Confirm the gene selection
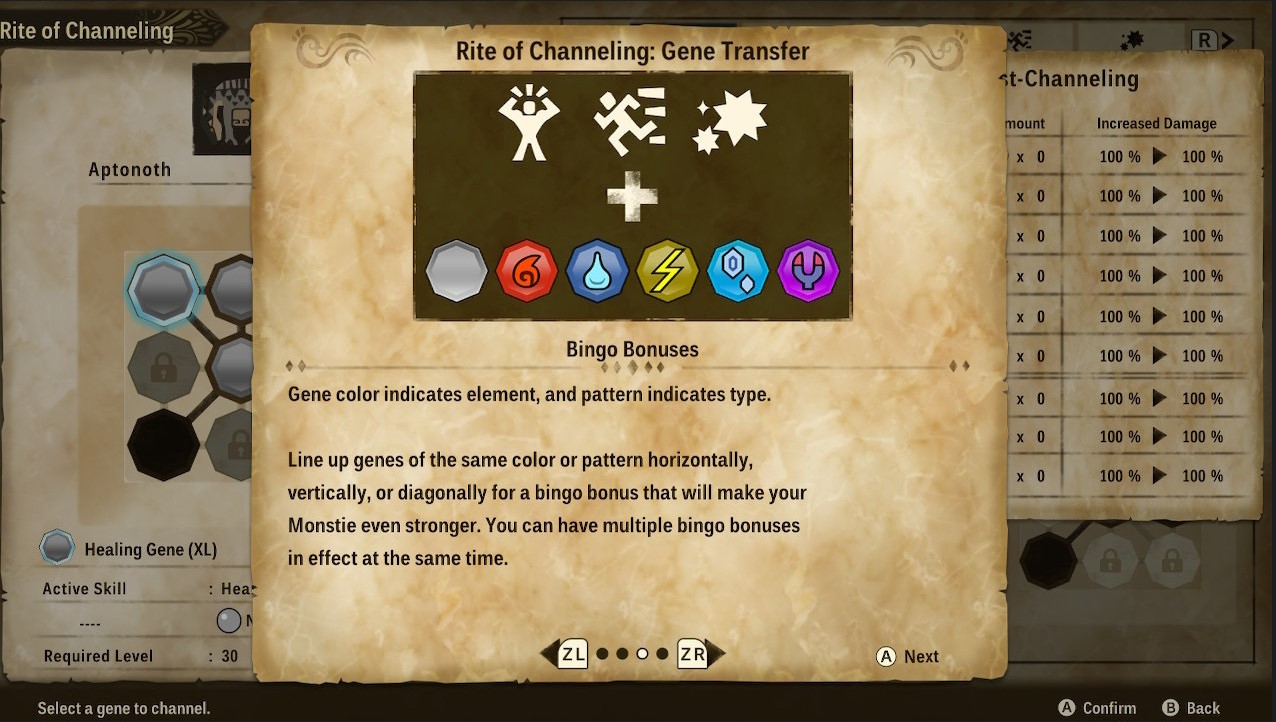The width and height of the screenshot is (1276, 722). (x=1097, y=708)
